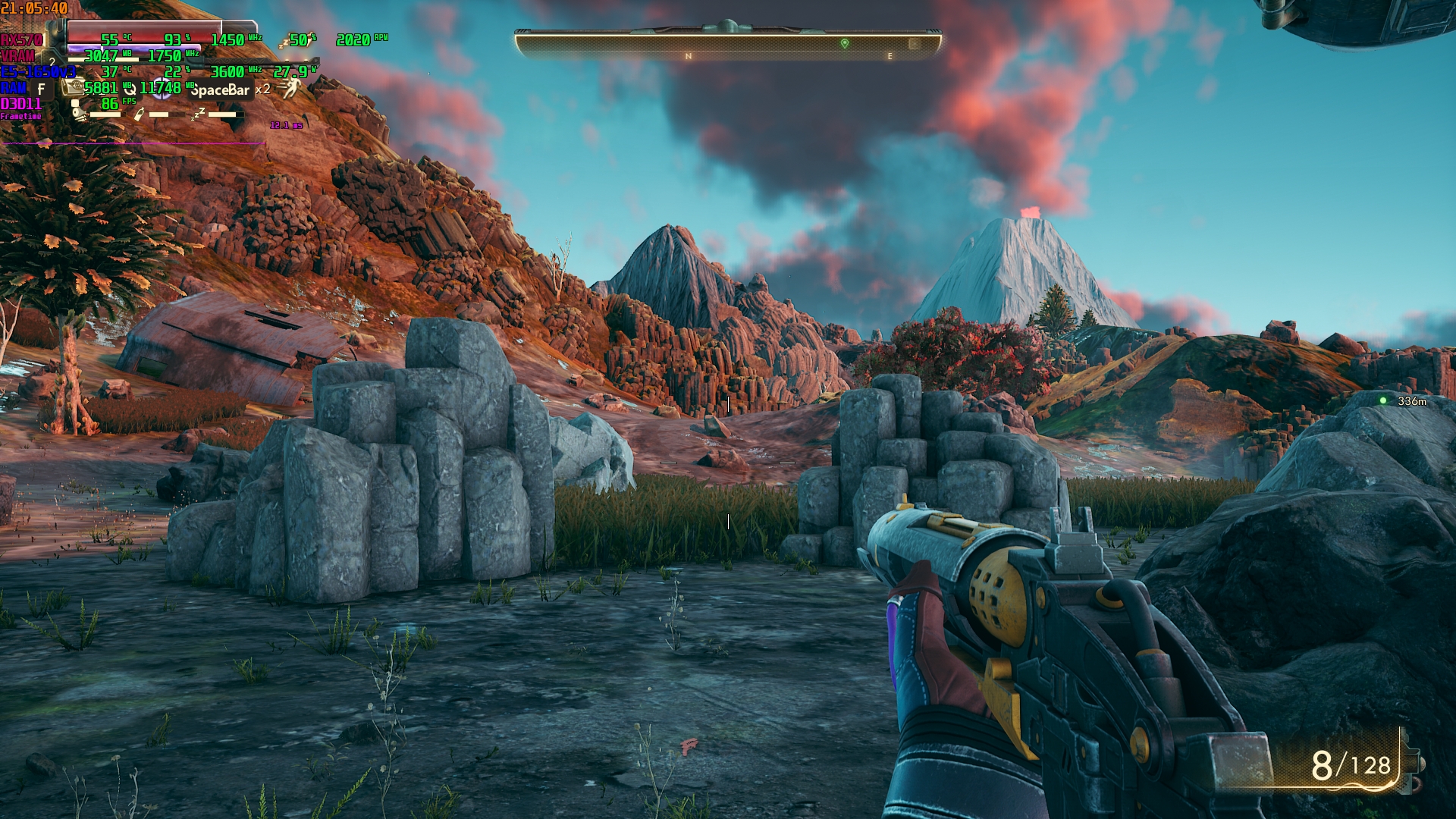
Task: Click the compass bar at top
Action: point(728,45)
